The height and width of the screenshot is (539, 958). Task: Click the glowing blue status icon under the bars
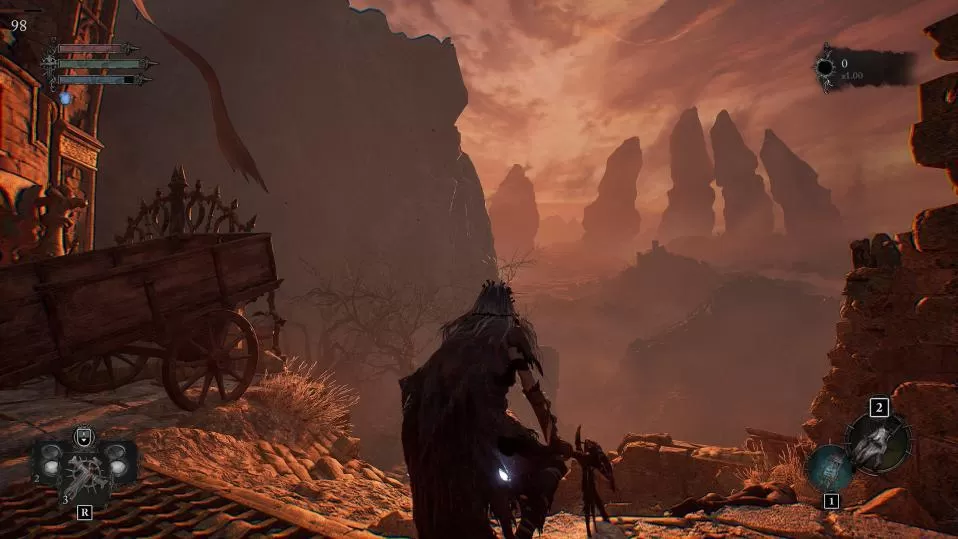pos(66,98)
